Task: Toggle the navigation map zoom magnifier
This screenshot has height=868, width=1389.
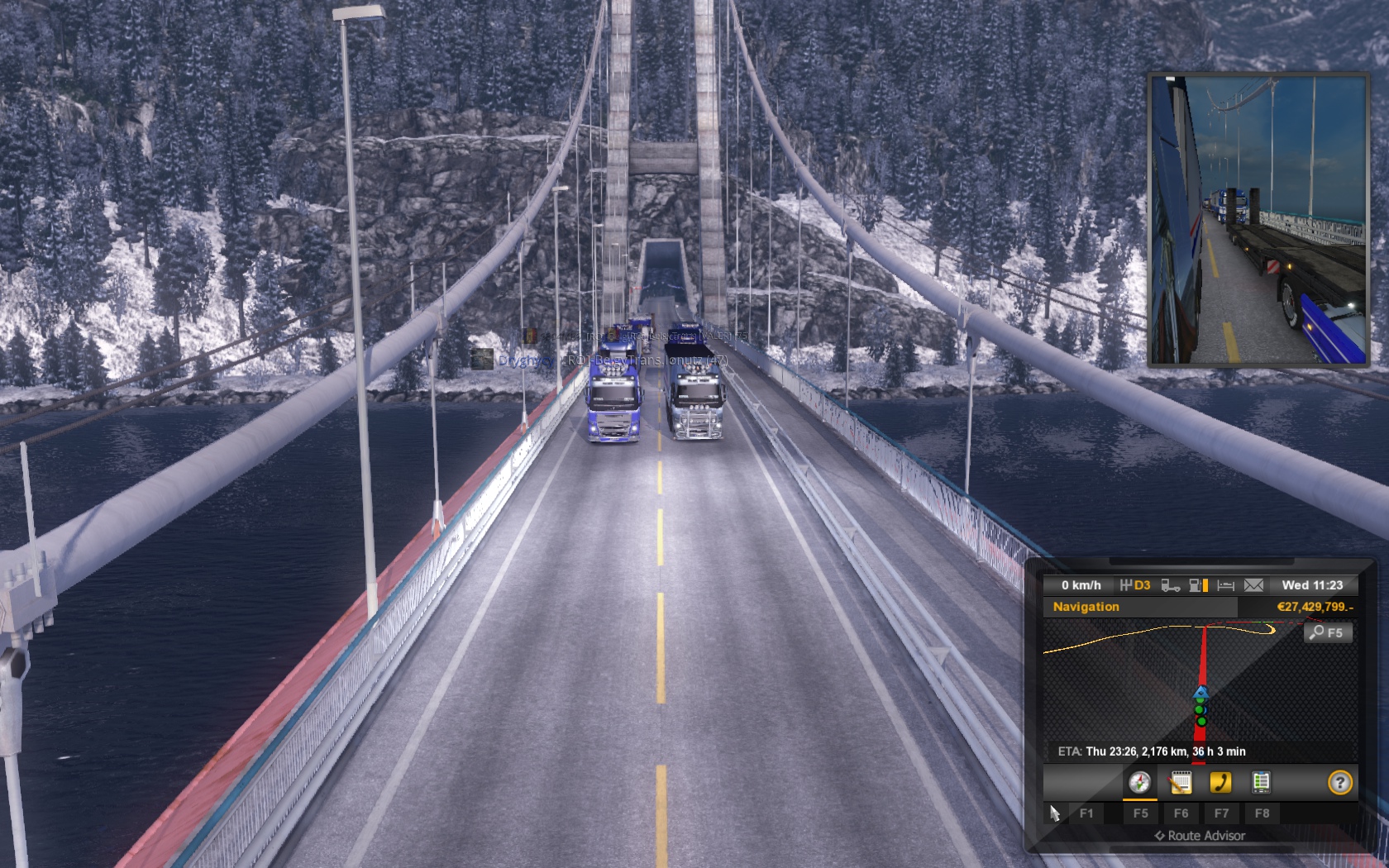Action: point(1327,633)
